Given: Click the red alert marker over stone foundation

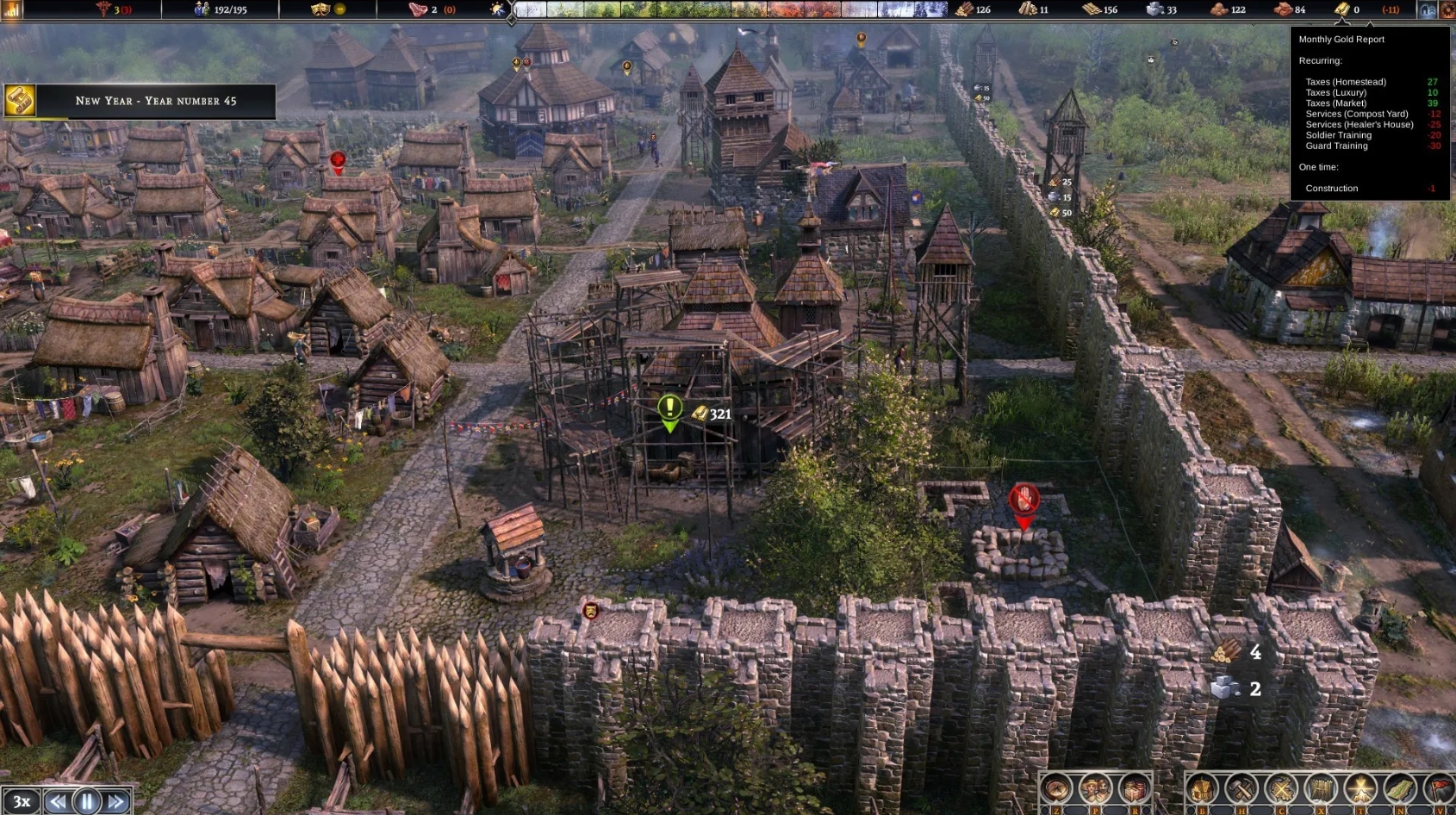Looking at the screenshot, I should pos(1024,501).
